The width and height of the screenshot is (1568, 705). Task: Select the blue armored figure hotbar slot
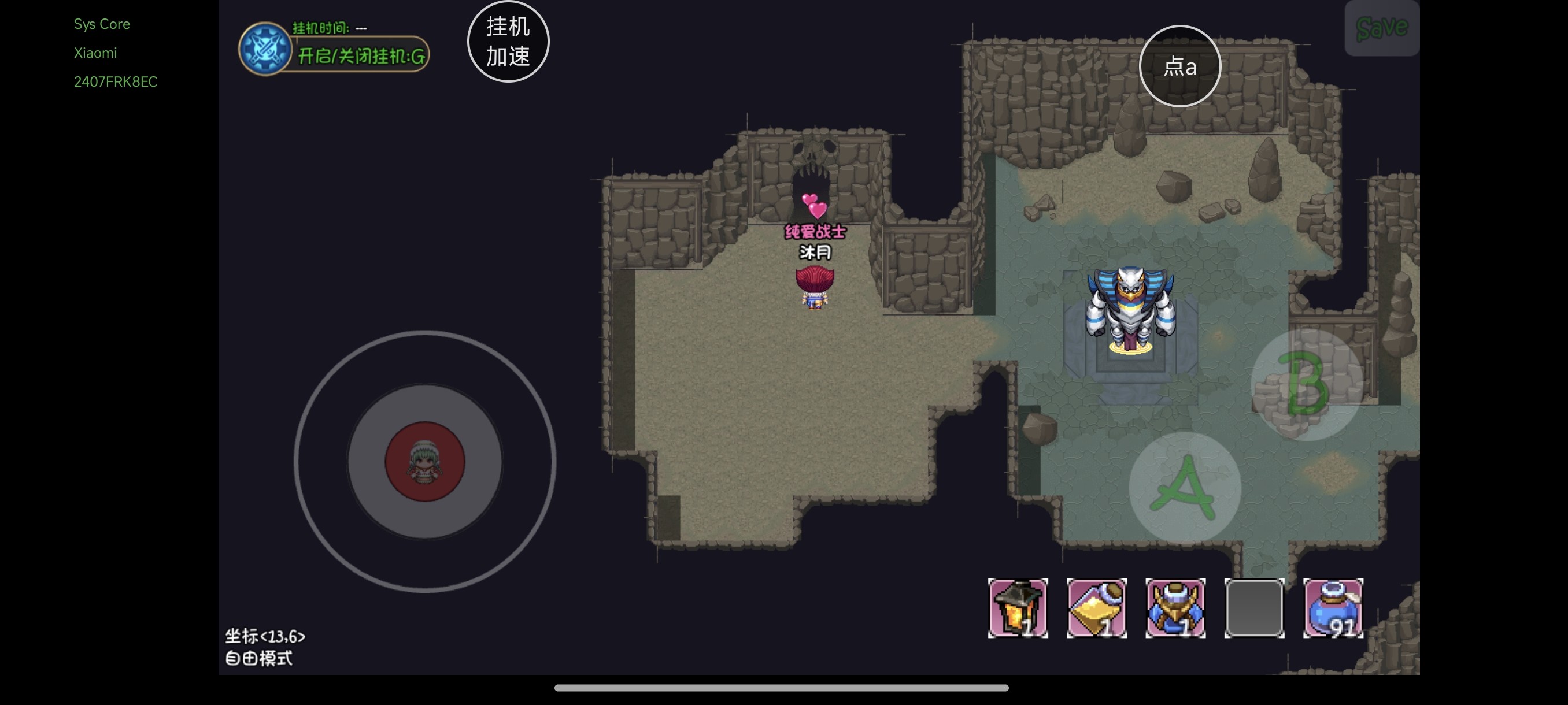pos(1175,608)
